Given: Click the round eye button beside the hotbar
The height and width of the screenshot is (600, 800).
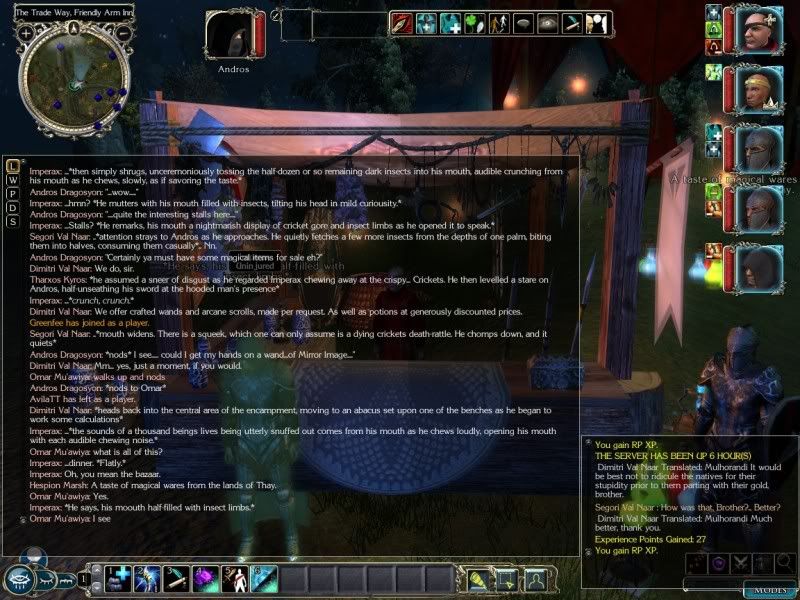Looking at the screenshot, I should (19, 579).
